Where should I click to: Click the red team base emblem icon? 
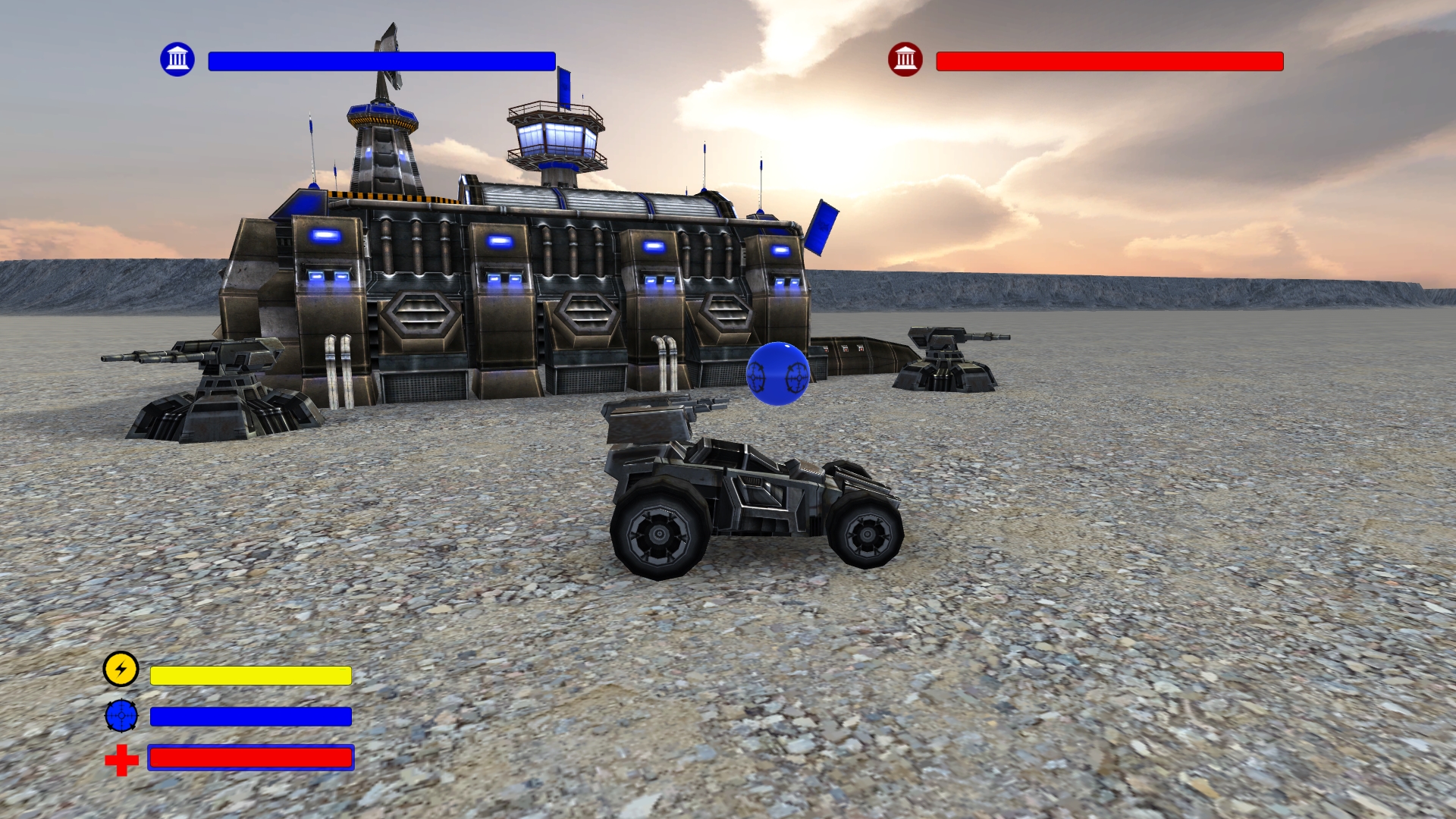coord(907,58)
